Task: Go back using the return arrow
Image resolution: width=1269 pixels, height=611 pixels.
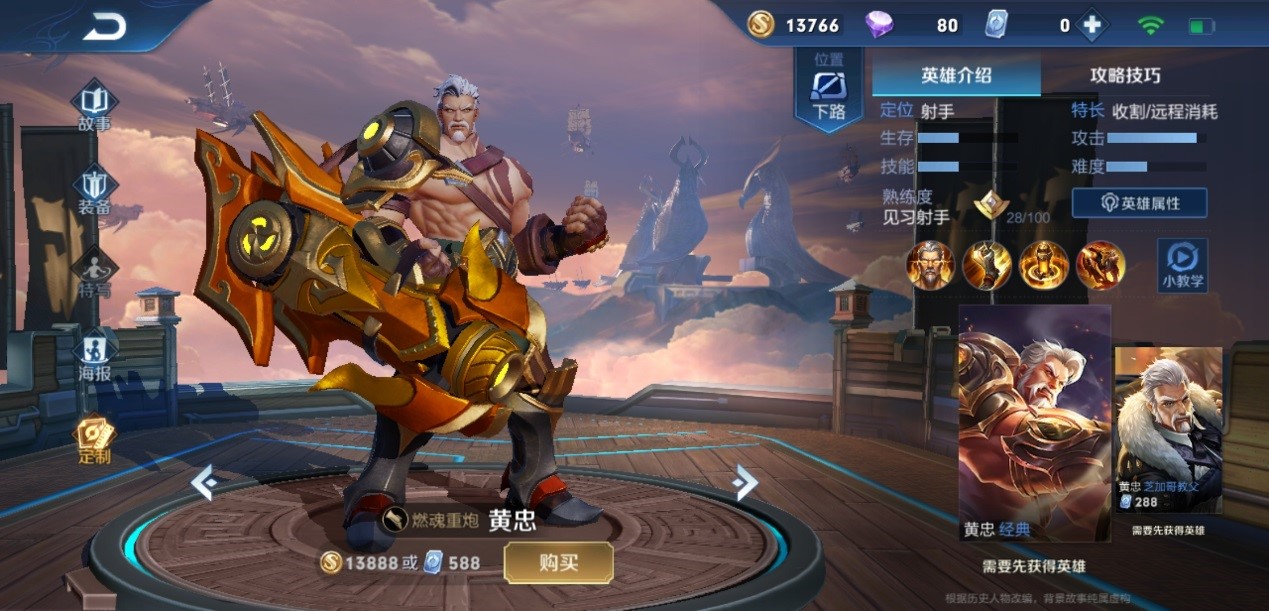Action: pyautogui.click(x=104, y=26)
